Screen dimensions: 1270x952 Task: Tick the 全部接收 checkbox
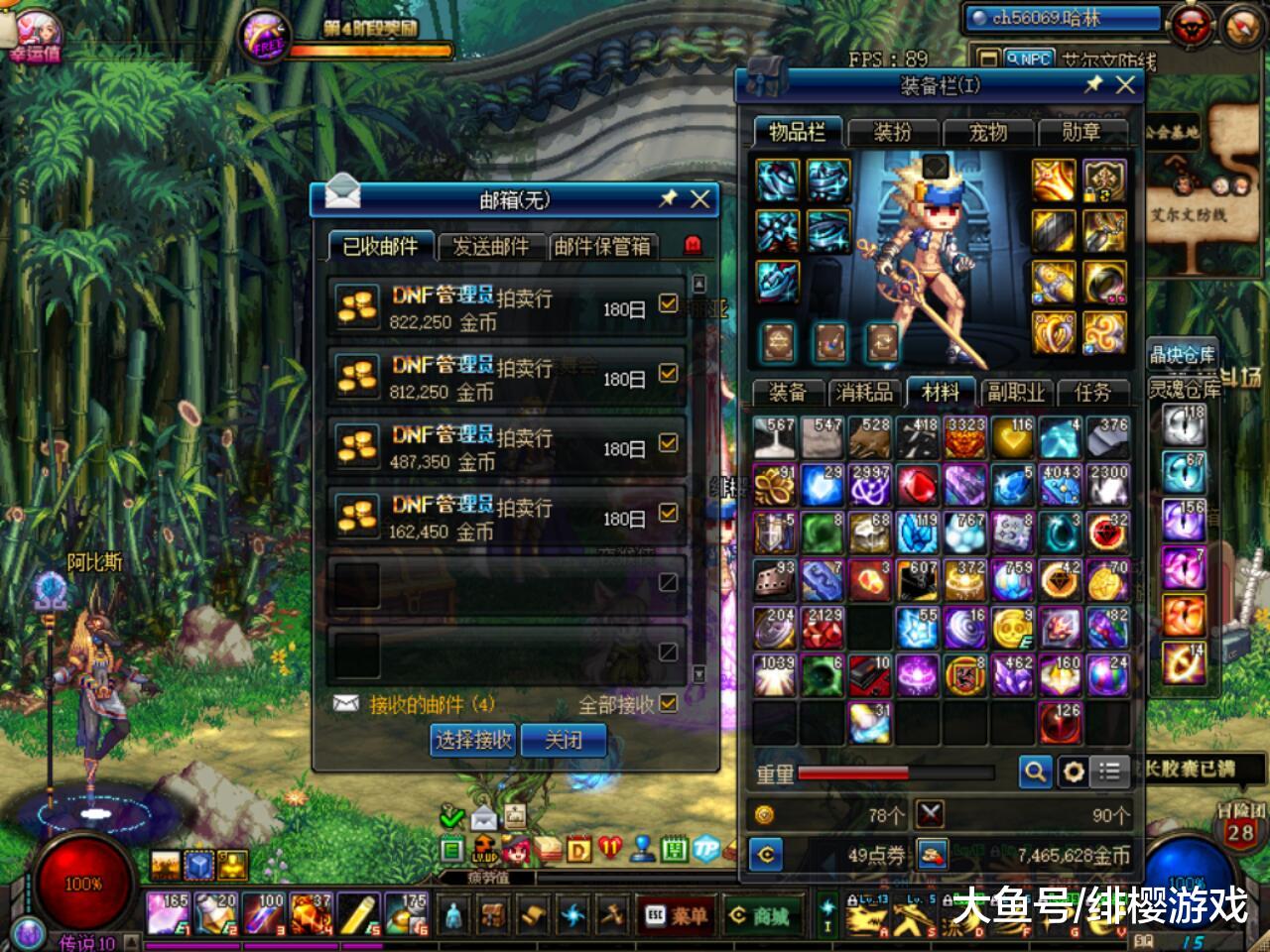(668, 703)
